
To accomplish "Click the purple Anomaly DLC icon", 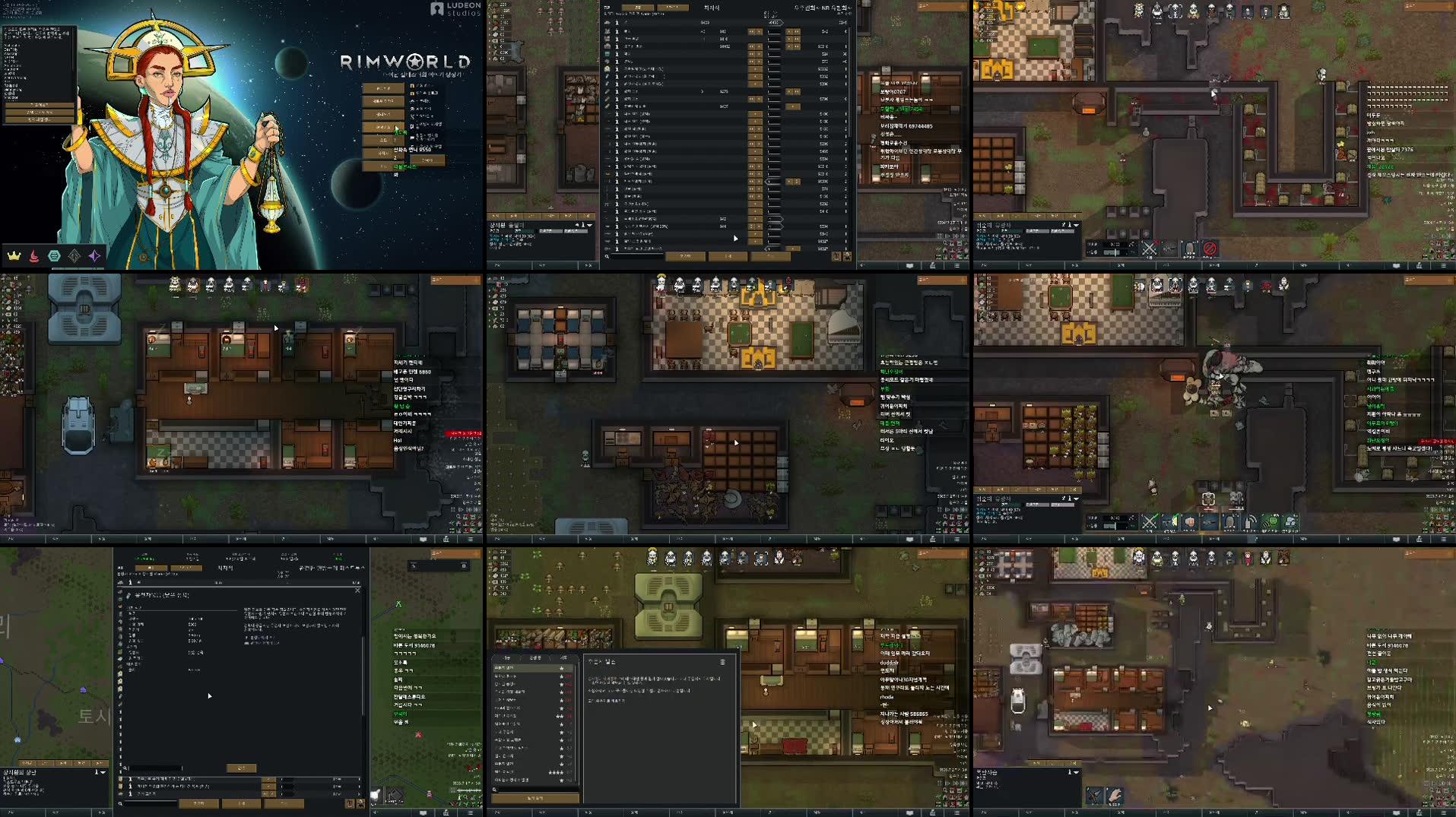I will [x=94, y=256].
